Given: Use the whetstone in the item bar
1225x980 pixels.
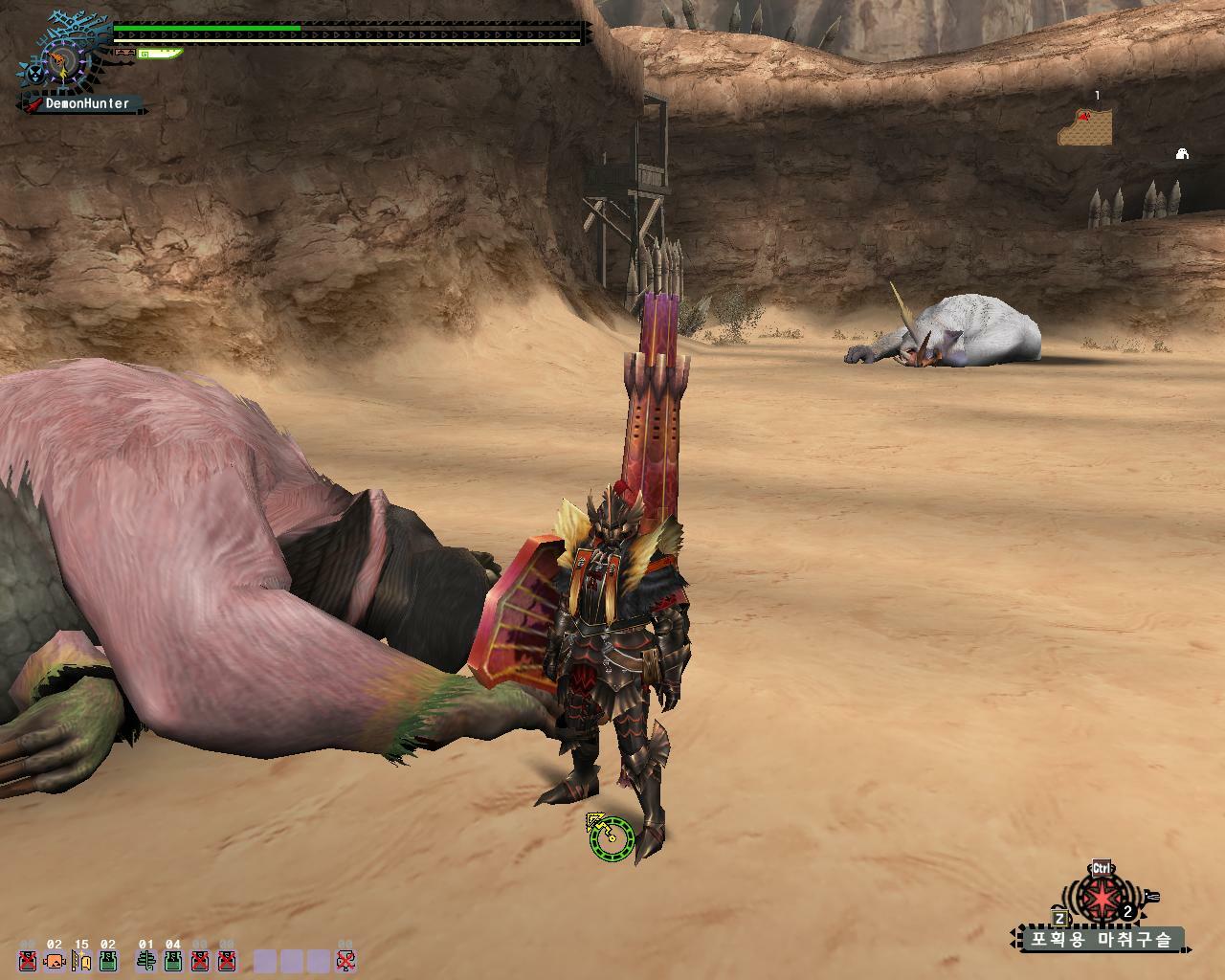Looking at the screenshot, I should point(81,960).
